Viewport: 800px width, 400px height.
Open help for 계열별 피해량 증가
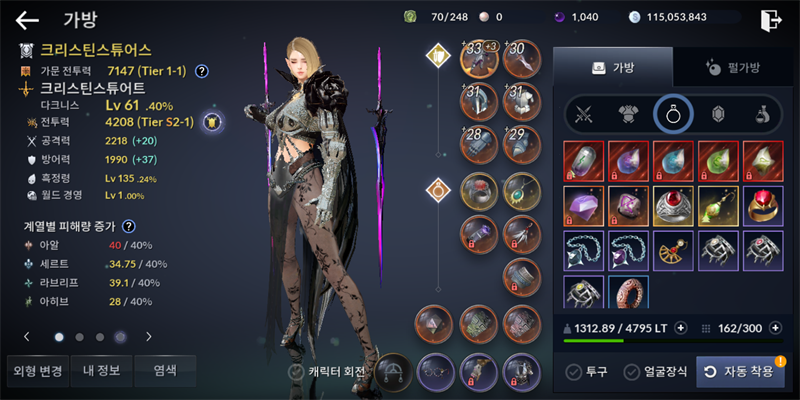129,227
